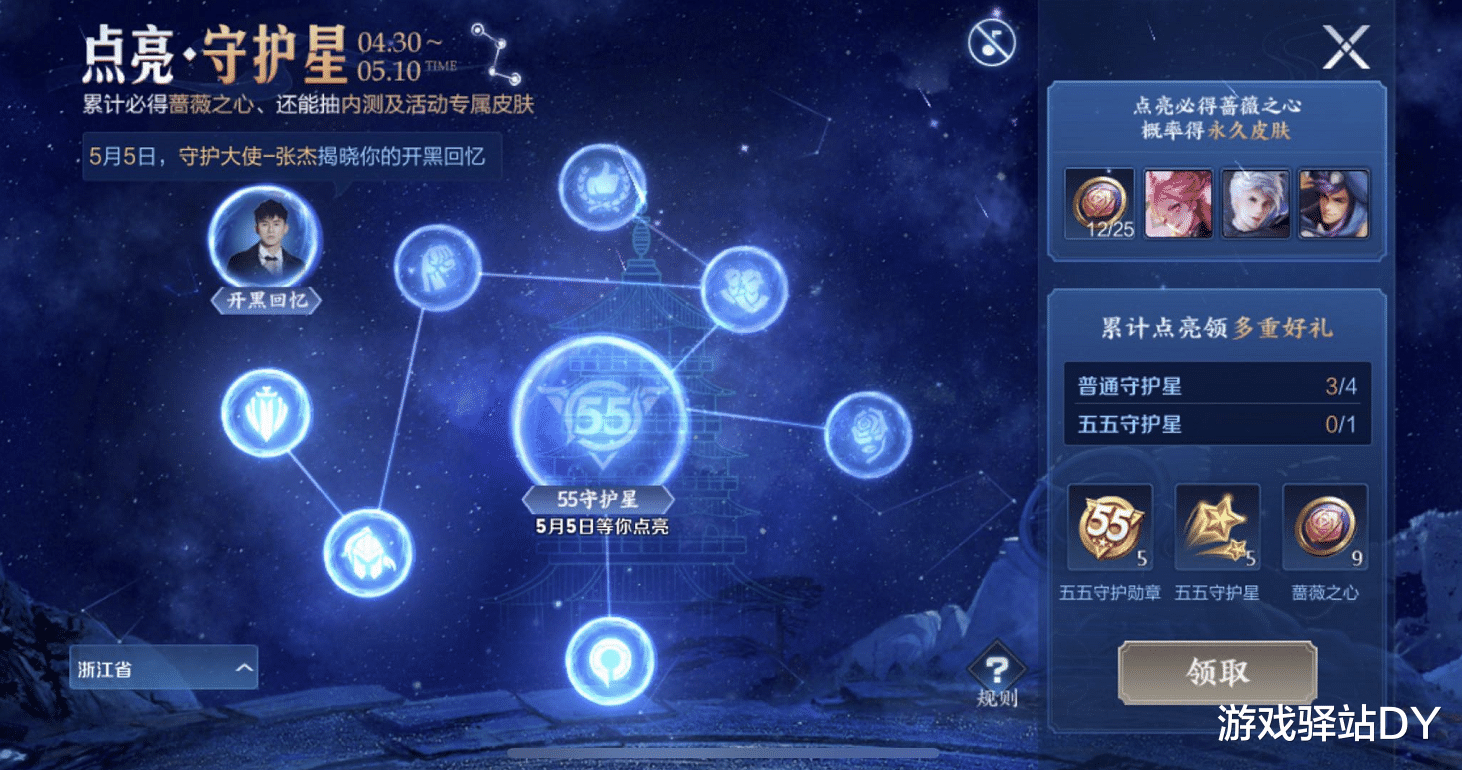
Task: Click the 领取 claim button
Action: [x=1217, y=671]
